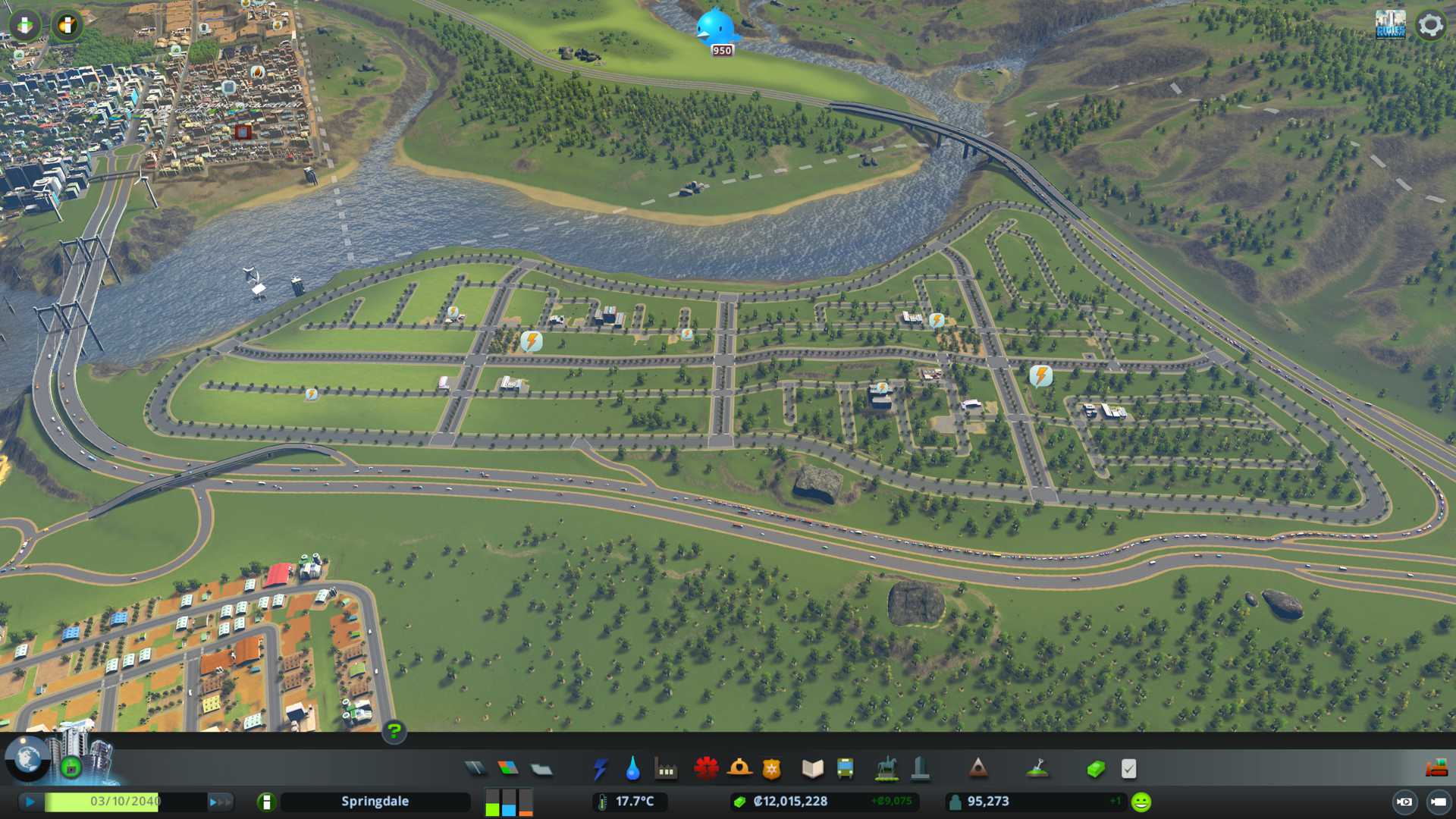Open the Public Transport bus menu
This screenshot has height=819, width=1456.
pos(845,769)
